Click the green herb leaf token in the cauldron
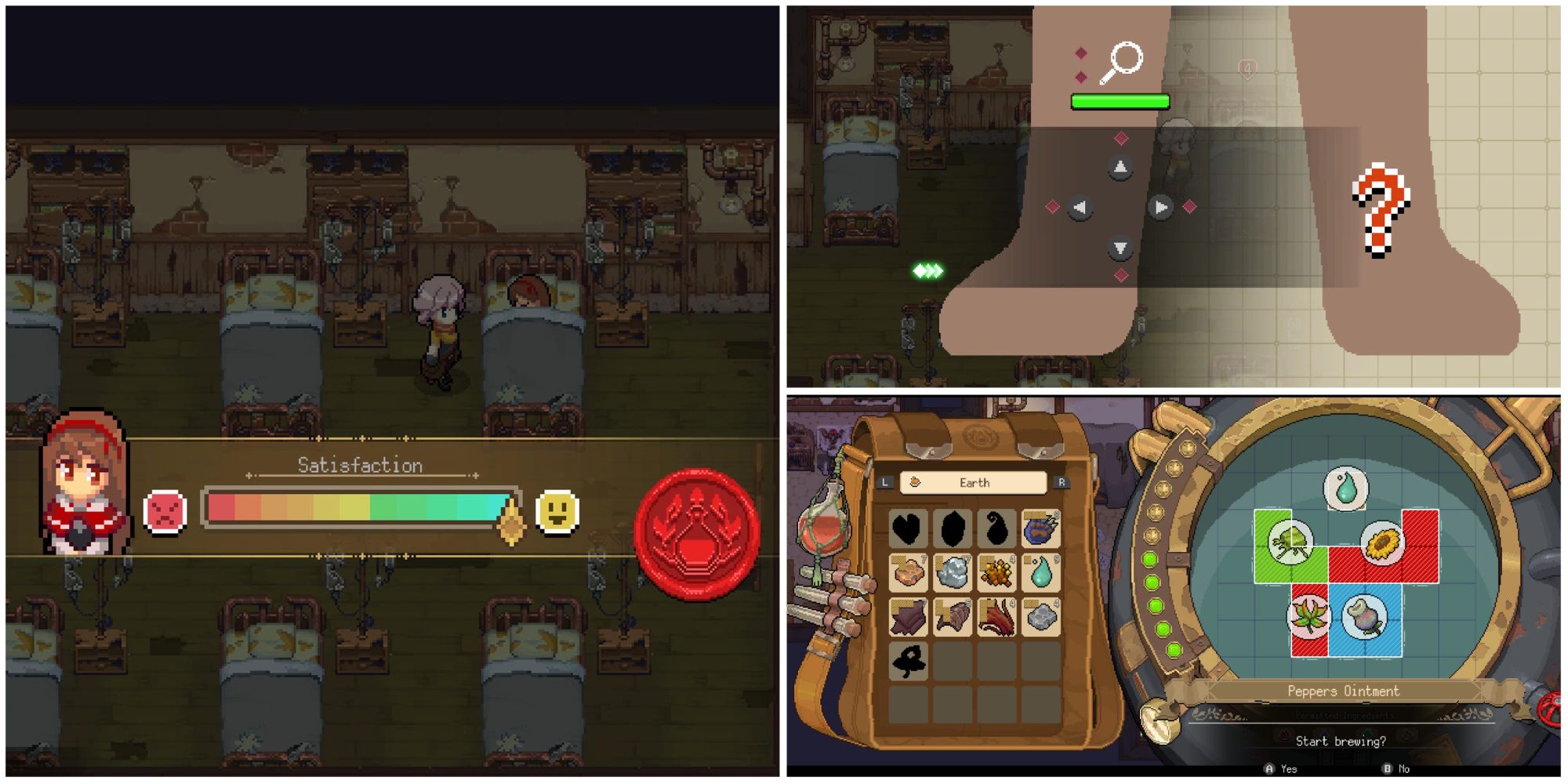The image size is (1568, 784). click(x=1290, y=541)
